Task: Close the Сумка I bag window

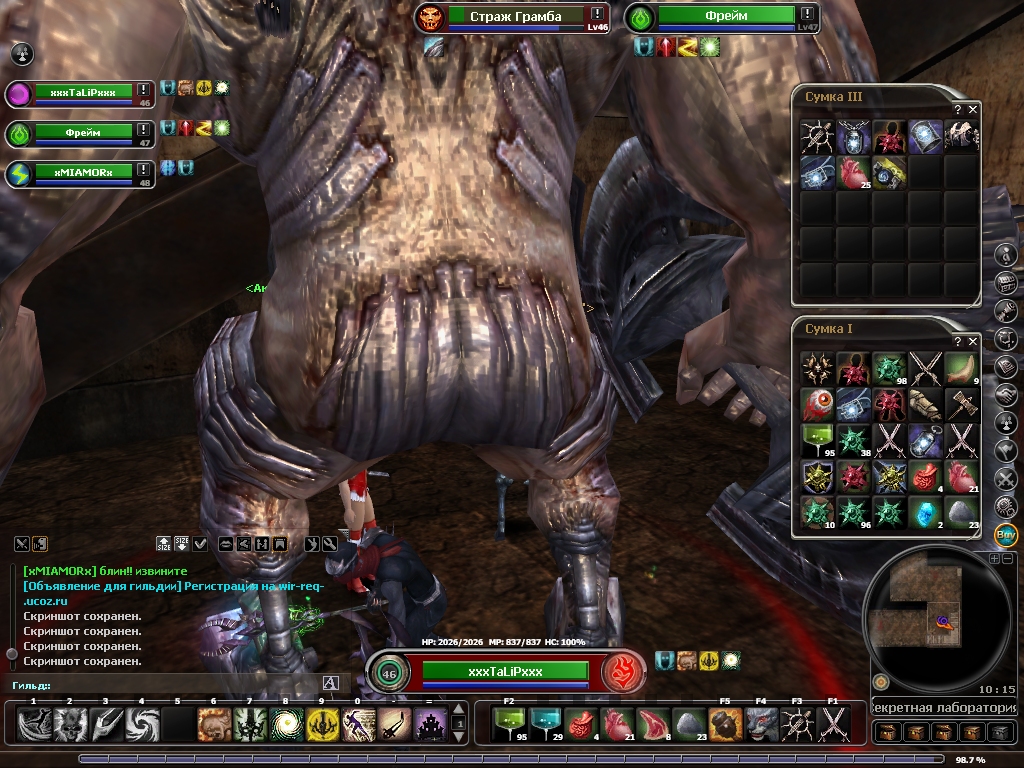Action: click(973, 342)
